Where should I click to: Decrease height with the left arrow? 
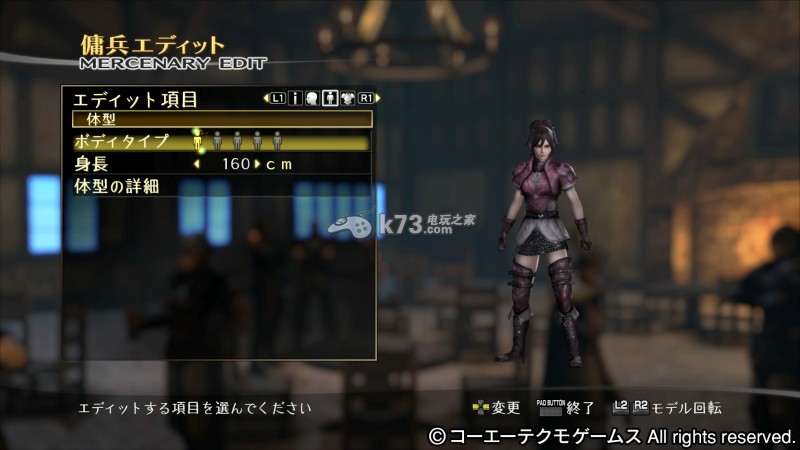click(x=196, y=164)
